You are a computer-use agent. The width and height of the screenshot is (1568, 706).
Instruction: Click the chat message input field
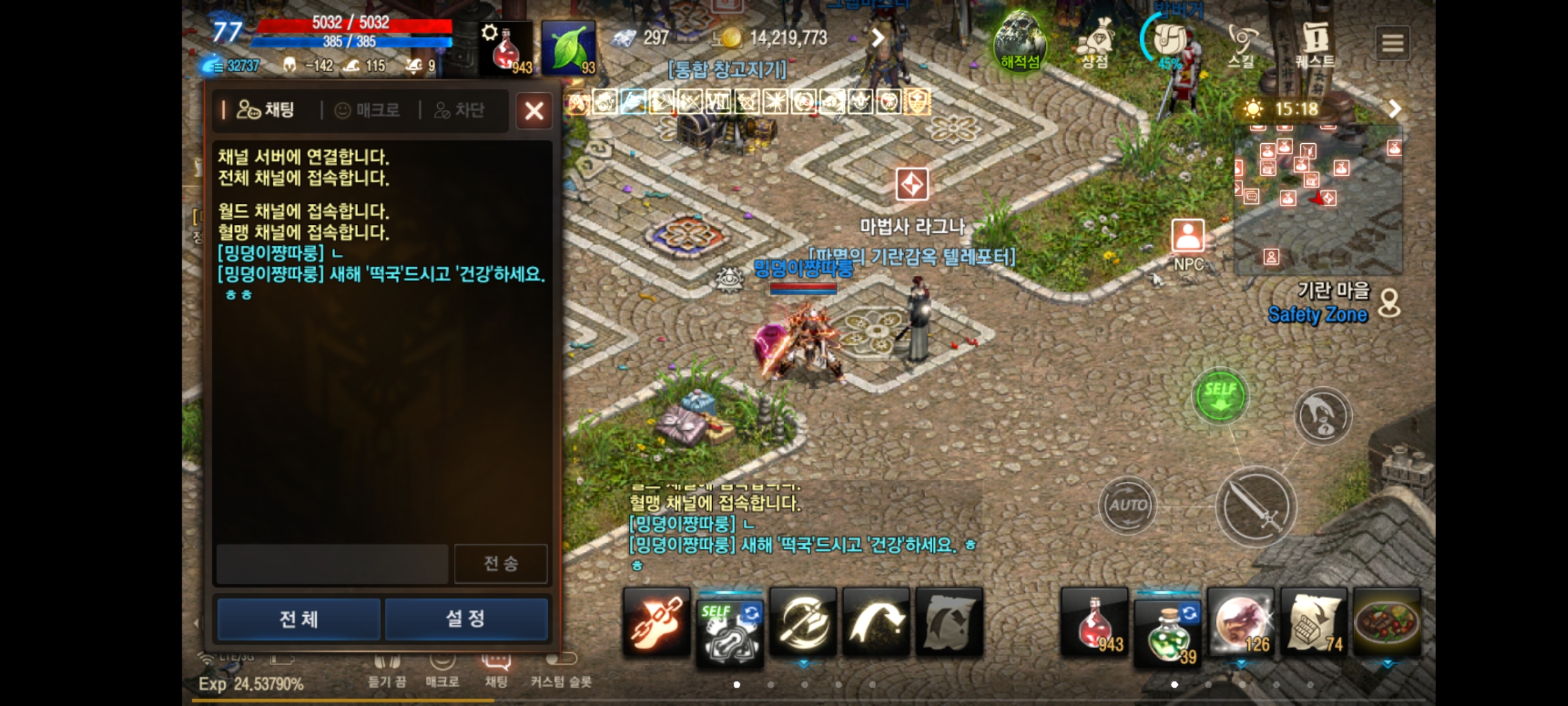pos(330,563)
